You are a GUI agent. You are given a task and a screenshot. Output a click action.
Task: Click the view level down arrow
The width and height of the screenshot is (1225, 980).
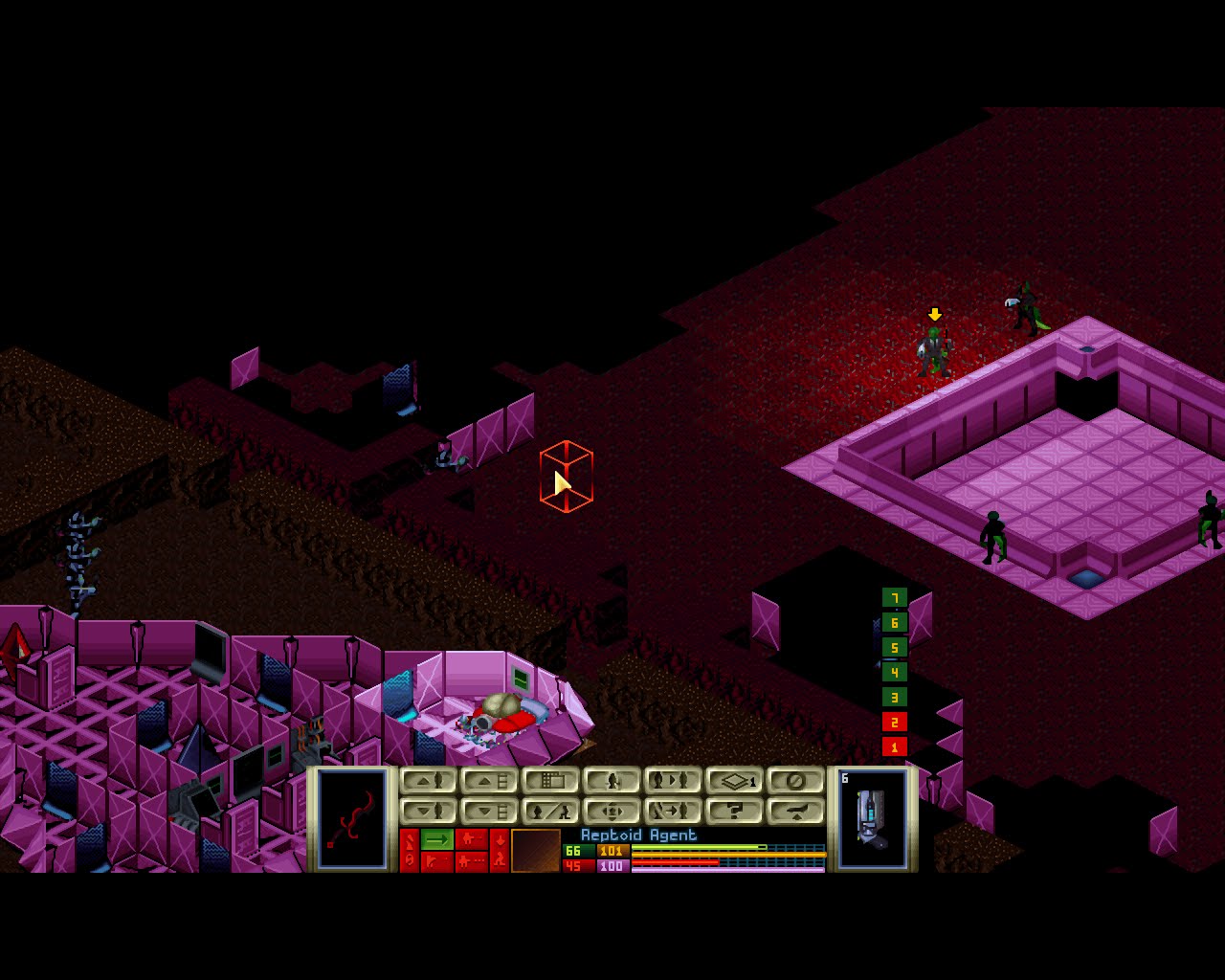(488, 812)
